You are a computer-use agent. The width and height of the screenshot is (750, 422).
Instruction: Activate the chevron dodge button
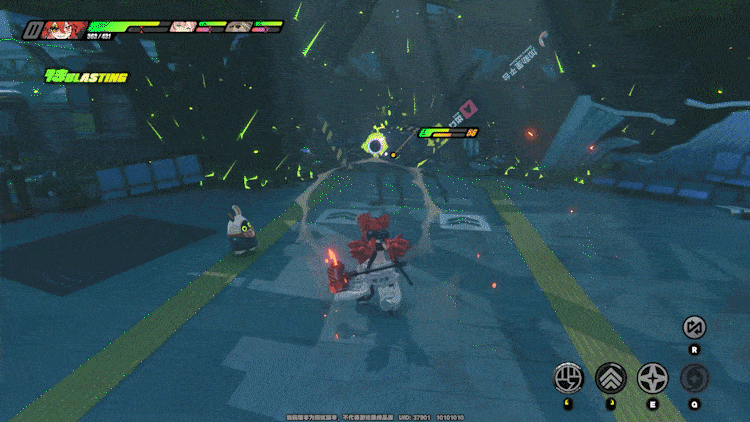point(610,377)
